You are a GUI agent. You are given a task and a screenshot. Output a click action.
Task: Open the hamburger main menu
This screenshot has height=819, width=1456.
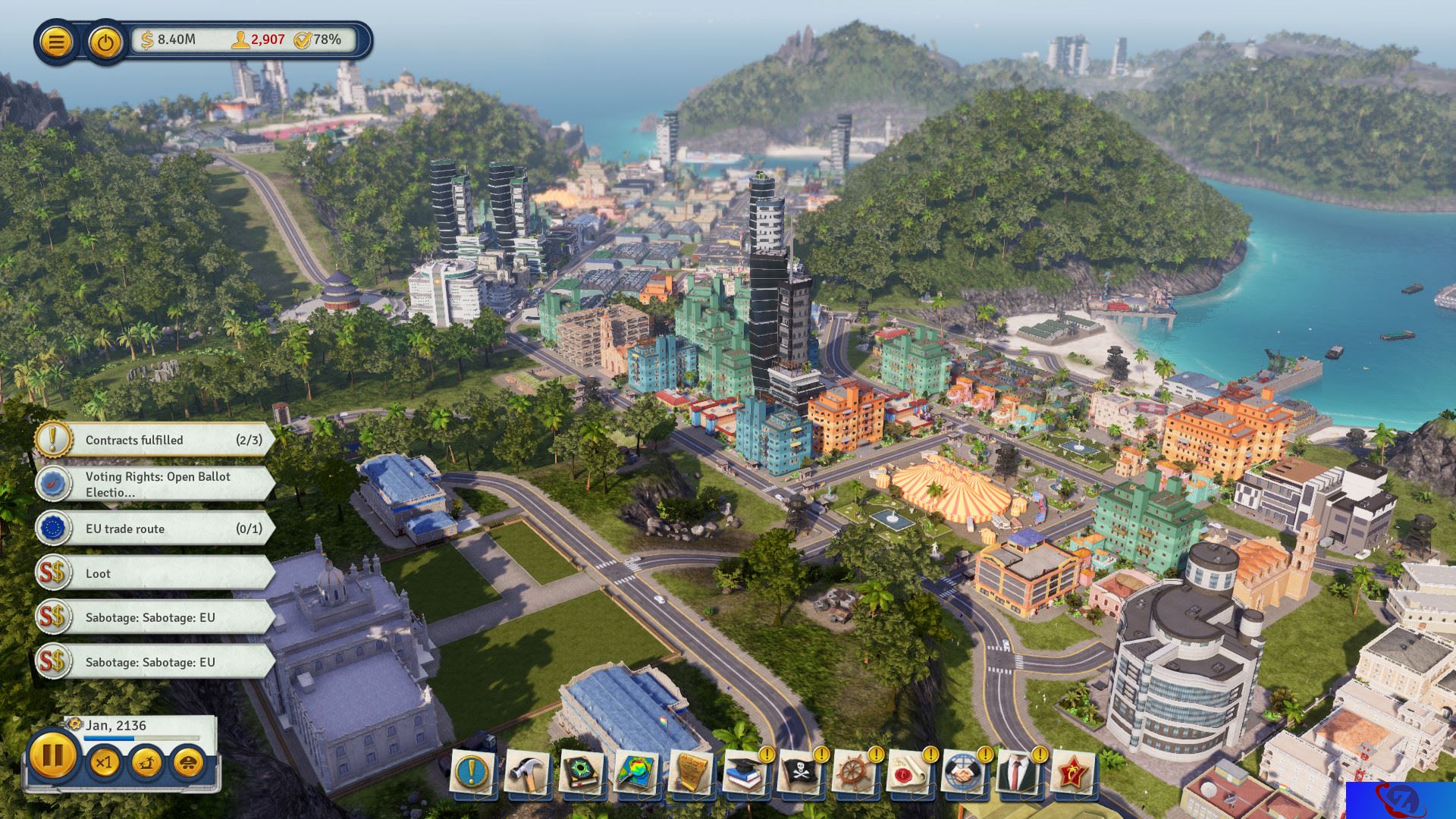pyautogui.click(x=56, y=41)
